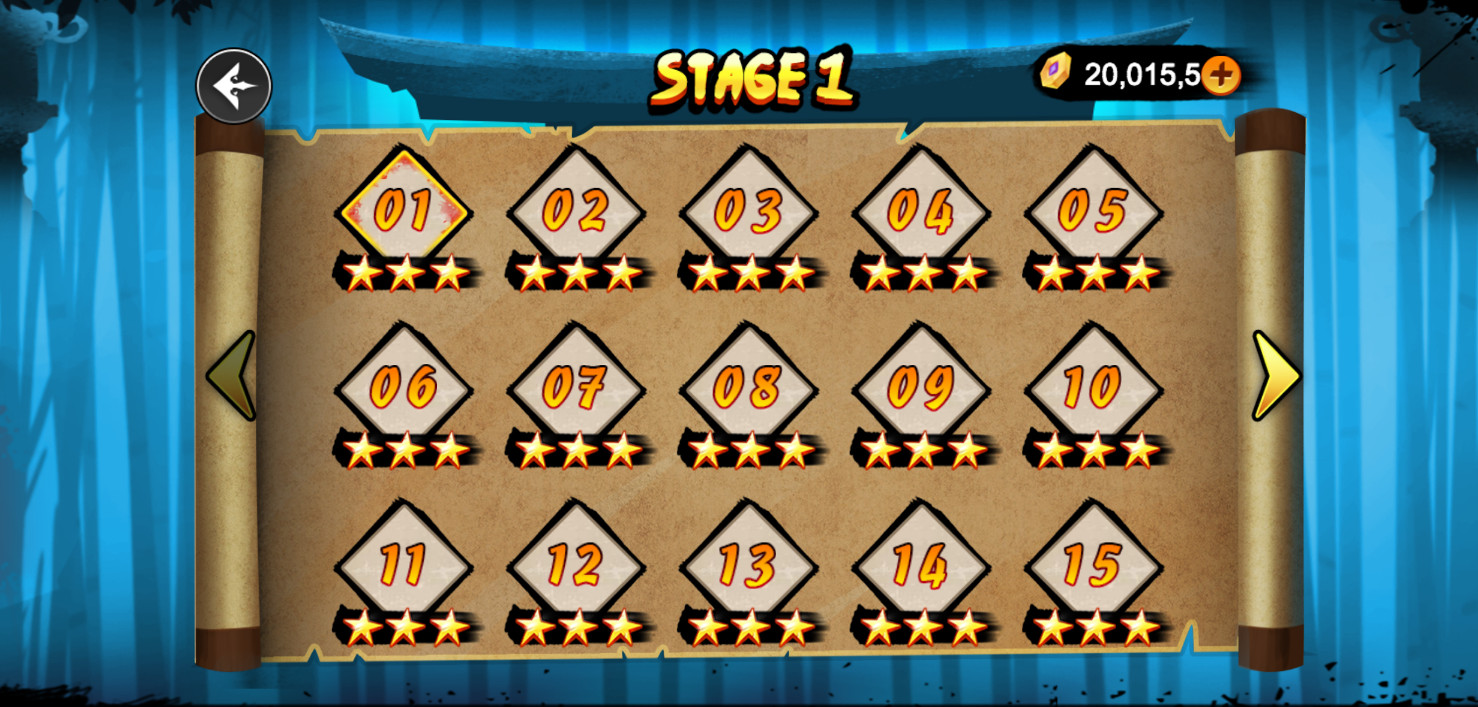Go back using the arrow button

[x=234, y=86]
